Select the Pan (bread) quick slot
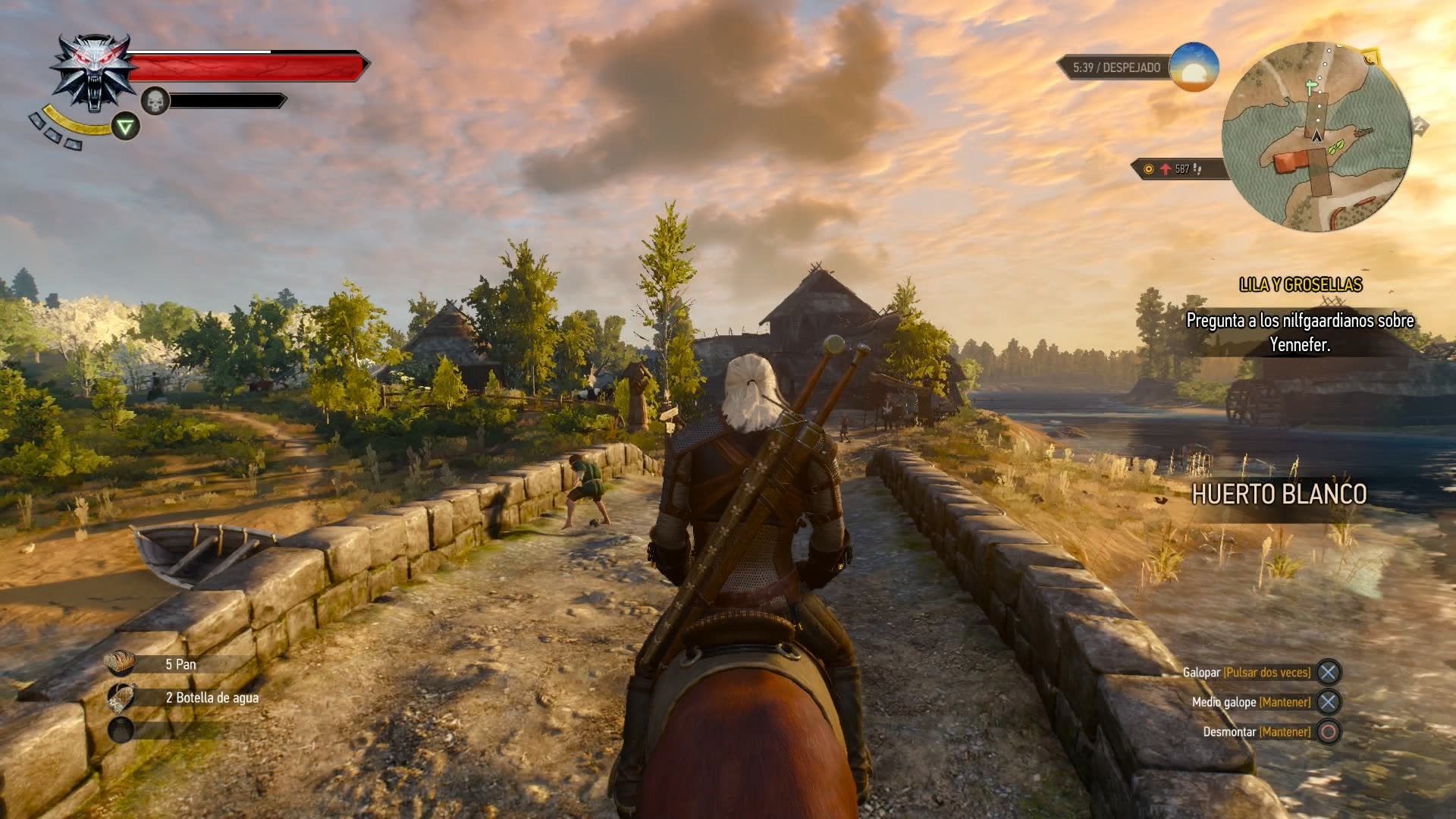 121,664
